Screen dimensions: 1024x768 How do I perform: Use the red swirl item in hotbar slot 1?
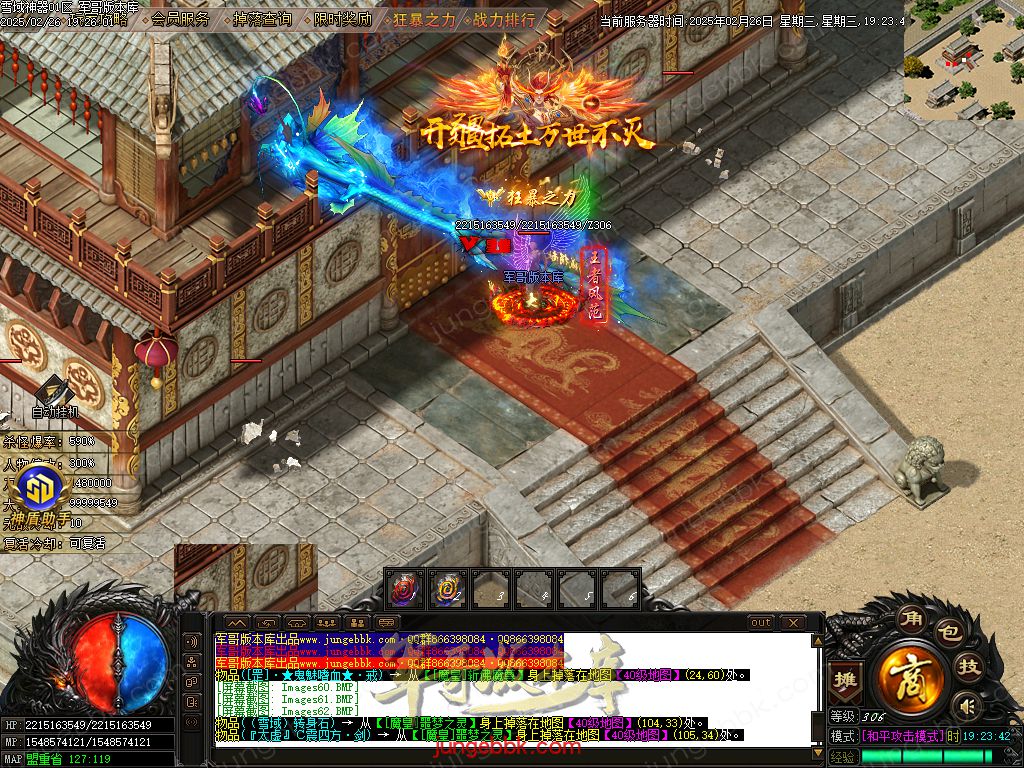(403, 589)
